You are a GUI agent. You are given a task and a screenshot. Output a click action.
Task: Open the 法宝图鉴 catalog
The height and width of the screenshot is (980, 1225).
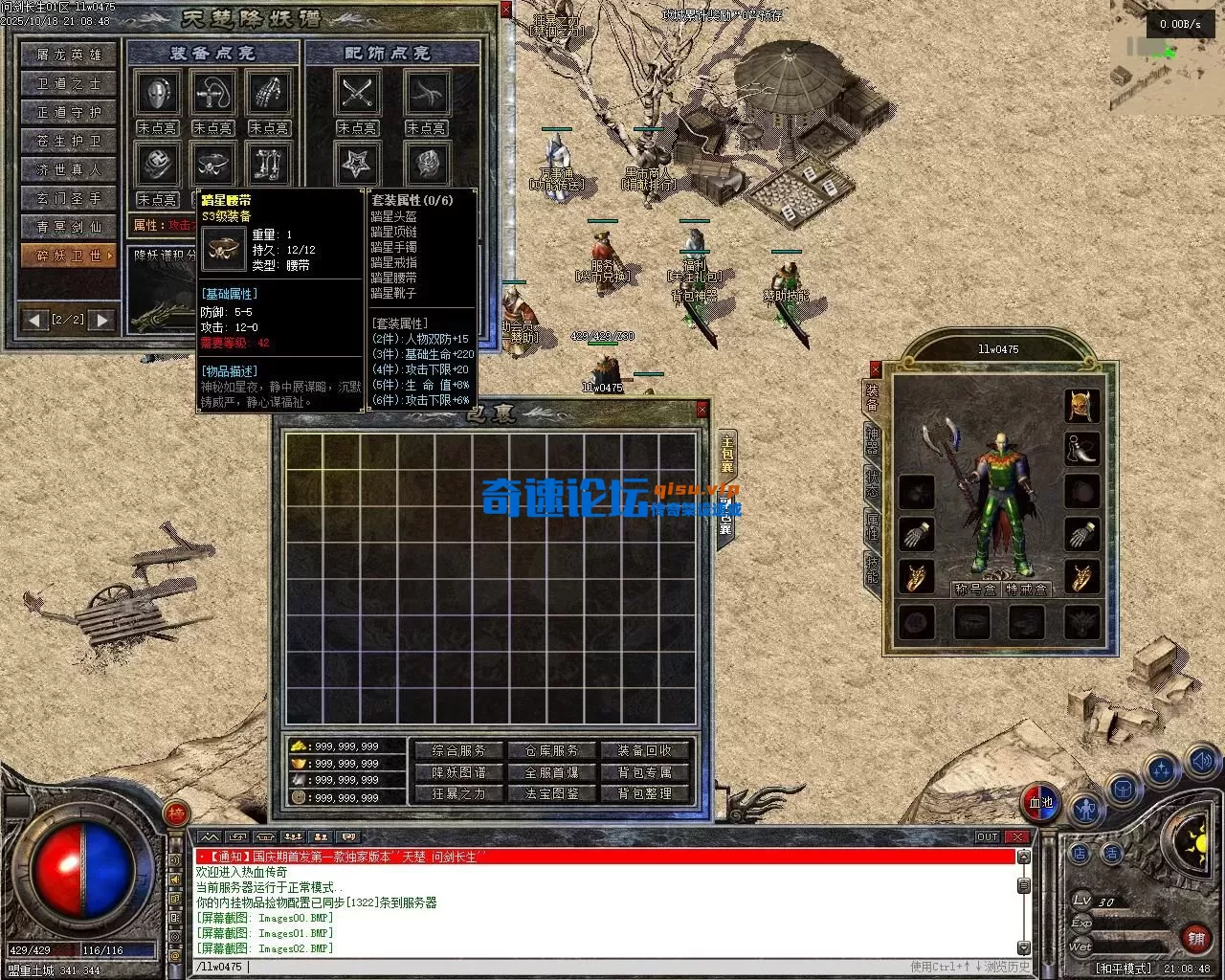pos(552,793)
